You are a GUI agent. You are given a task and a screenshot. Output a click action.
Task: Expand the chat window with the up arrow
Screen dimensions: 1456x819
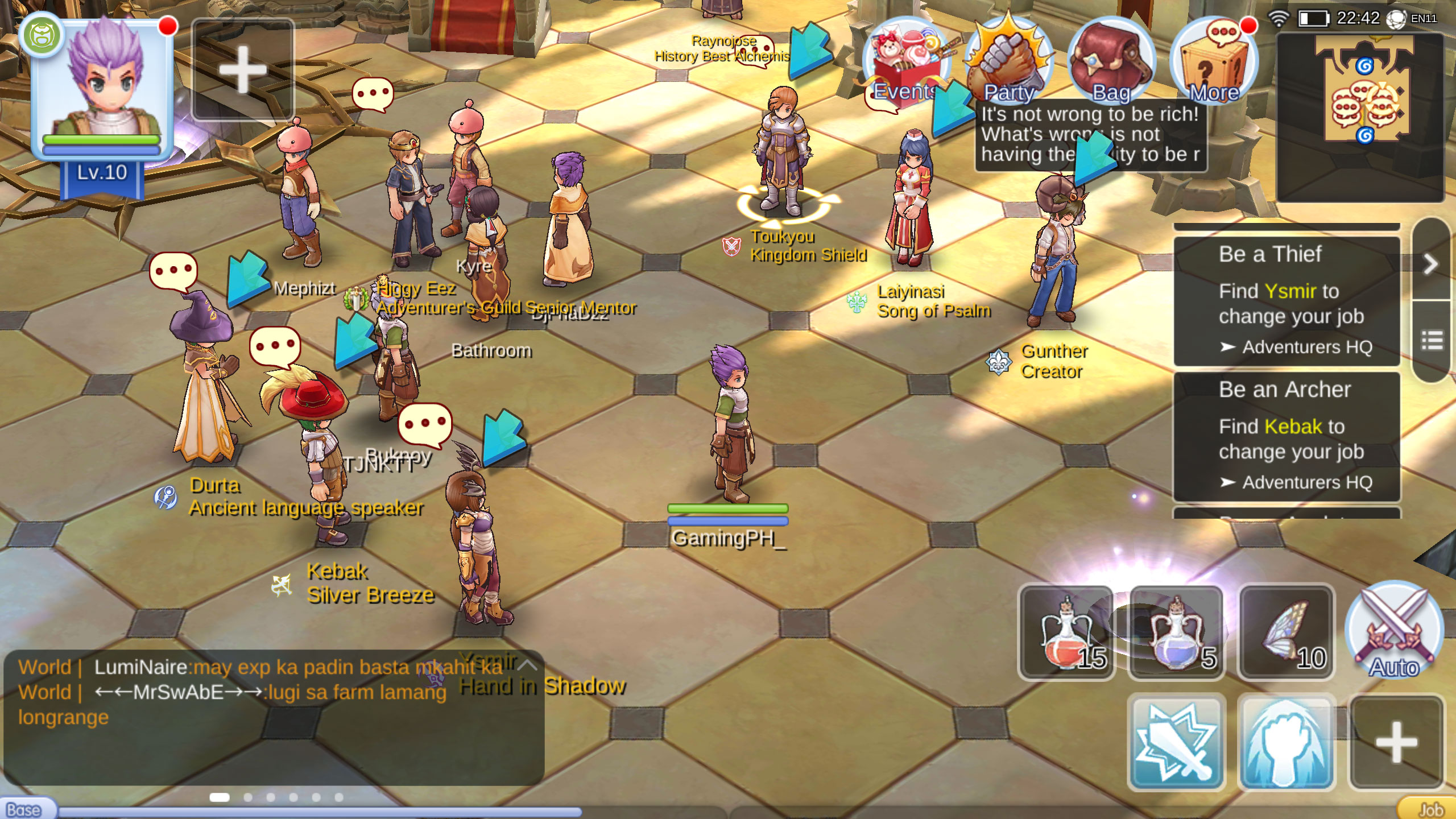tap(527, 664)
